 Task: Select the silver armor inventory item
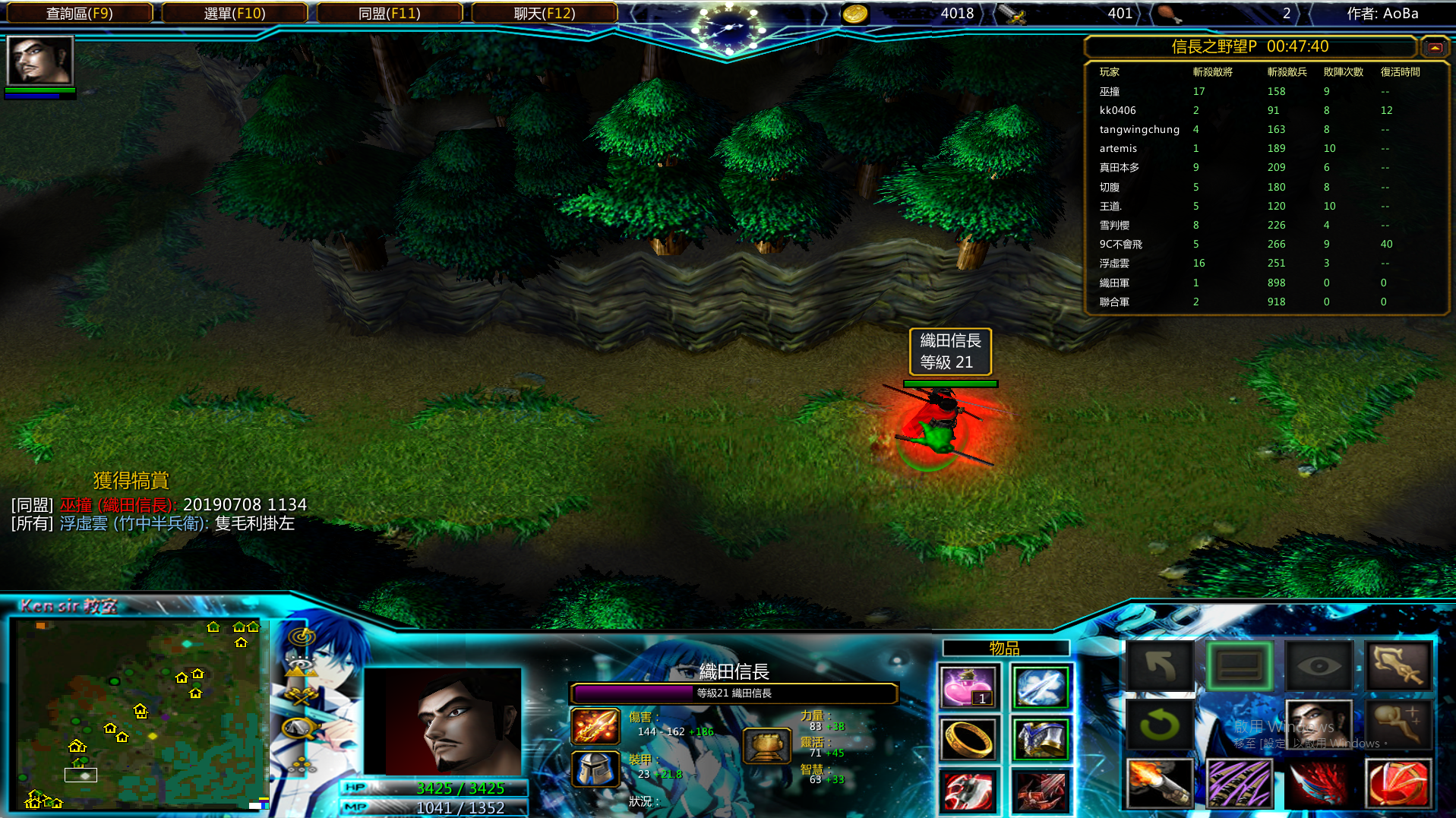pos(1041,738)
